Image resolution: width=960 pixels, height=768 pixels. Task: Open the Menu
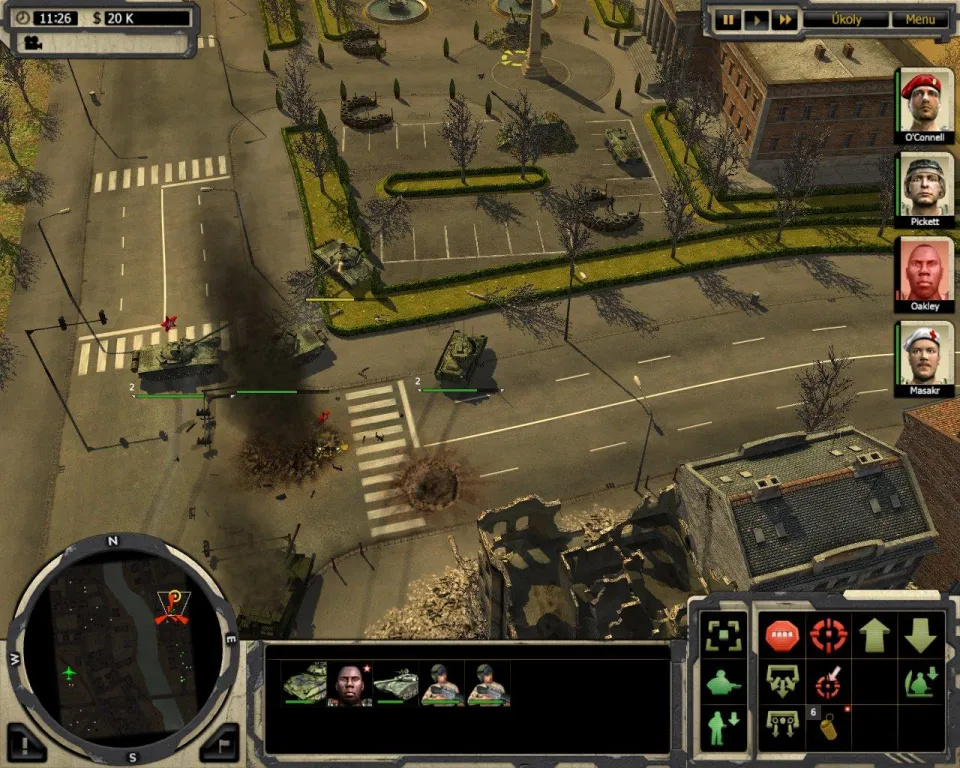click(920, 19)
